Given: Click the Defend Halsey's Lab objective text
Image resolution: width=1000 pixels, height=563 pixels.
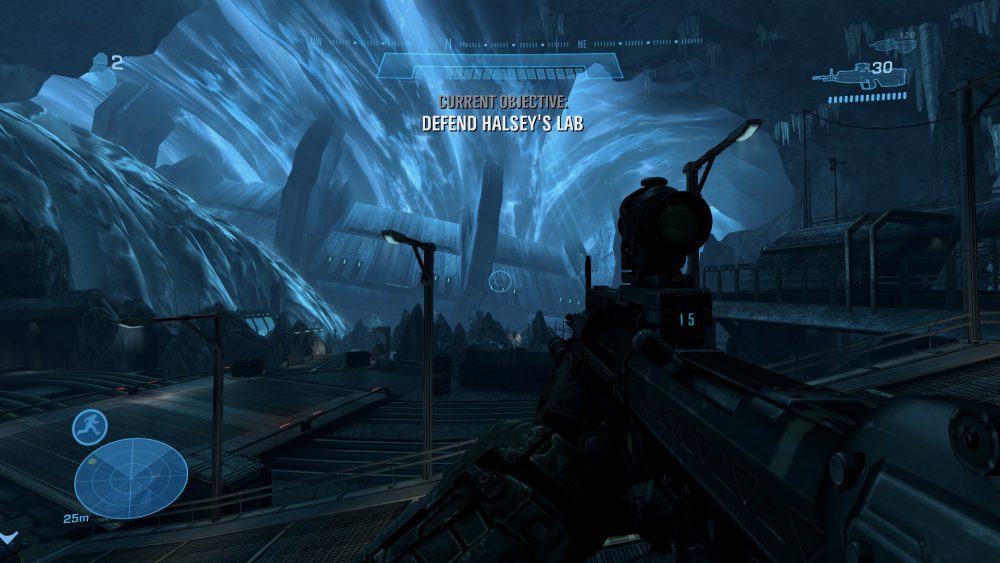Looking at the screenshot, I should 502,124.
